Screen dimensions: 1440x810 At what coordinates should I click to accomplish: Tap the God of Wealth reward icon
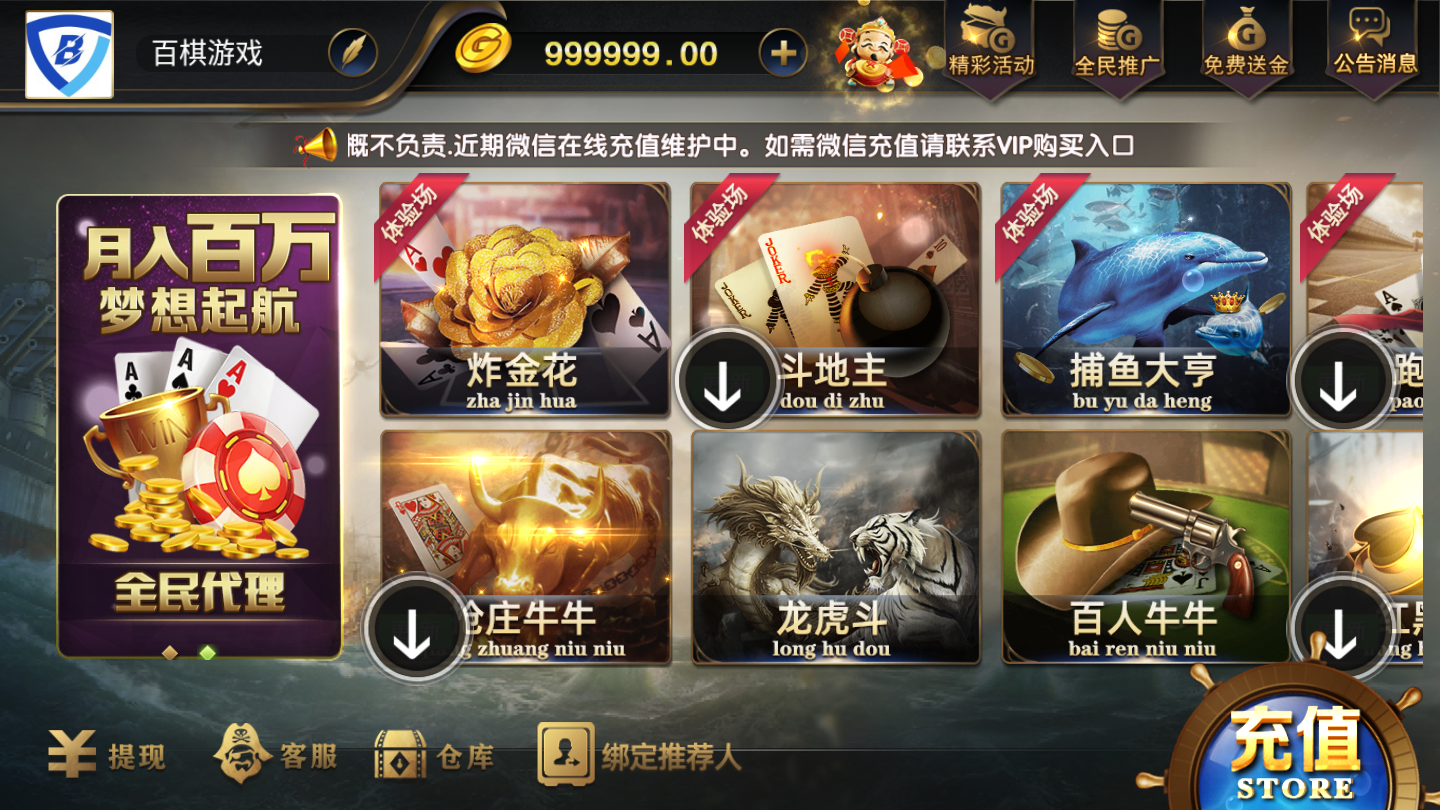coord(875,55)
